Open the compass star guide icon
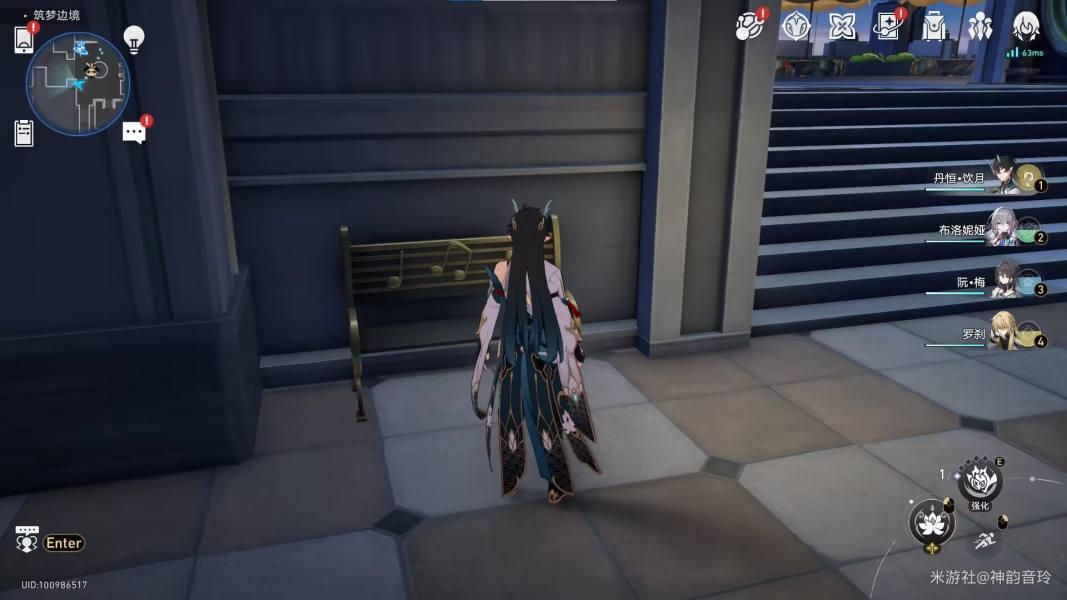Viewport: 1067px width, 600px height. coord(795,27)
